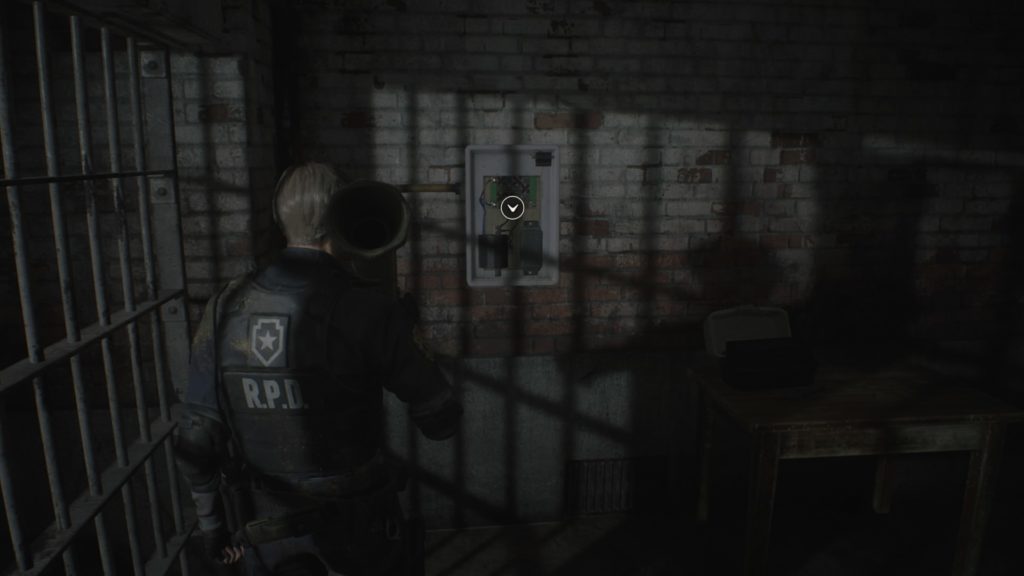This screenshot has height=576, width=1024.
Task: Select the interaction marker on the electrical panel
Action: click(513, 207)
